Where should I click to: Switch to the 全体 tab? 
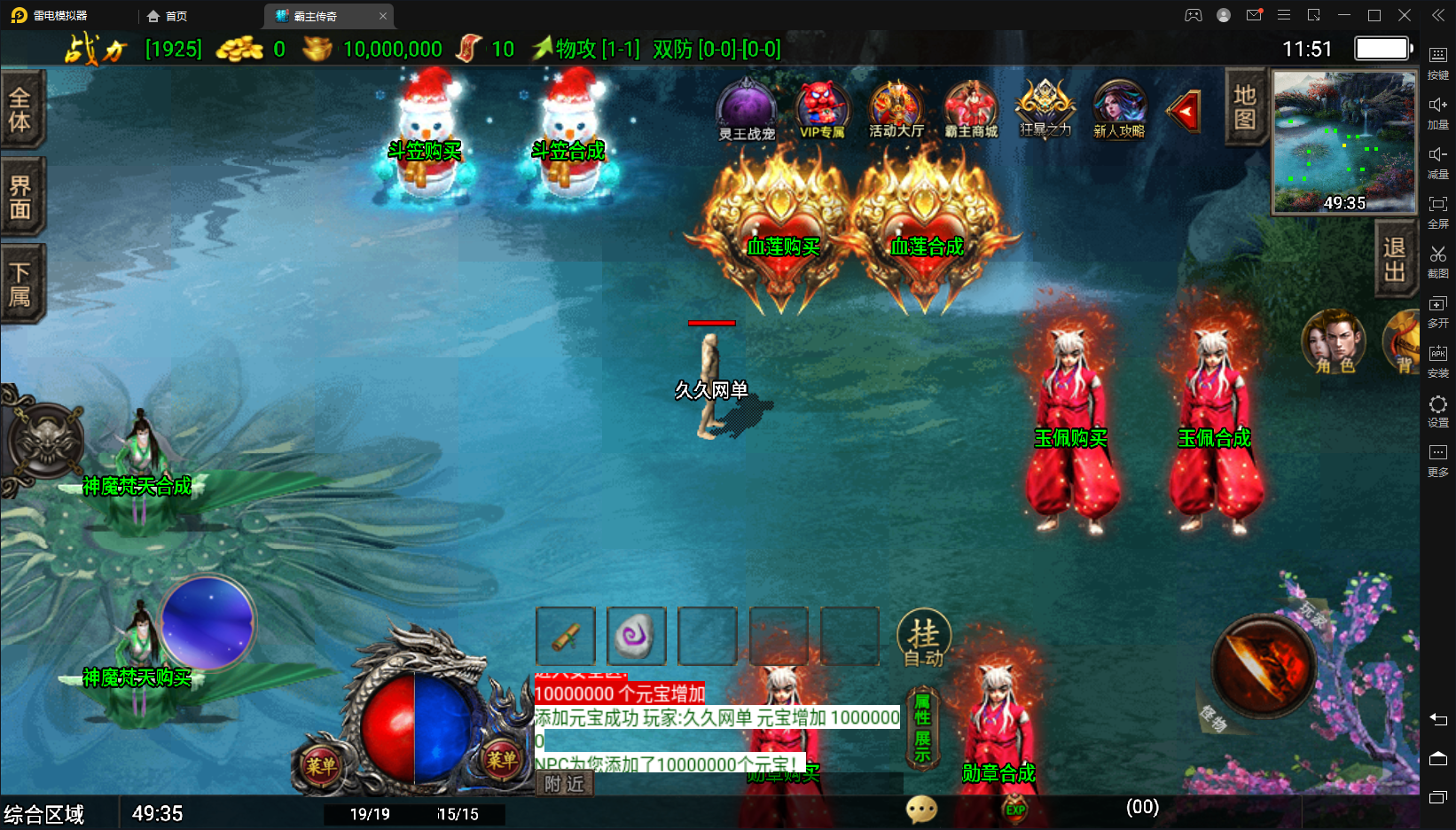tap(20, 109)
